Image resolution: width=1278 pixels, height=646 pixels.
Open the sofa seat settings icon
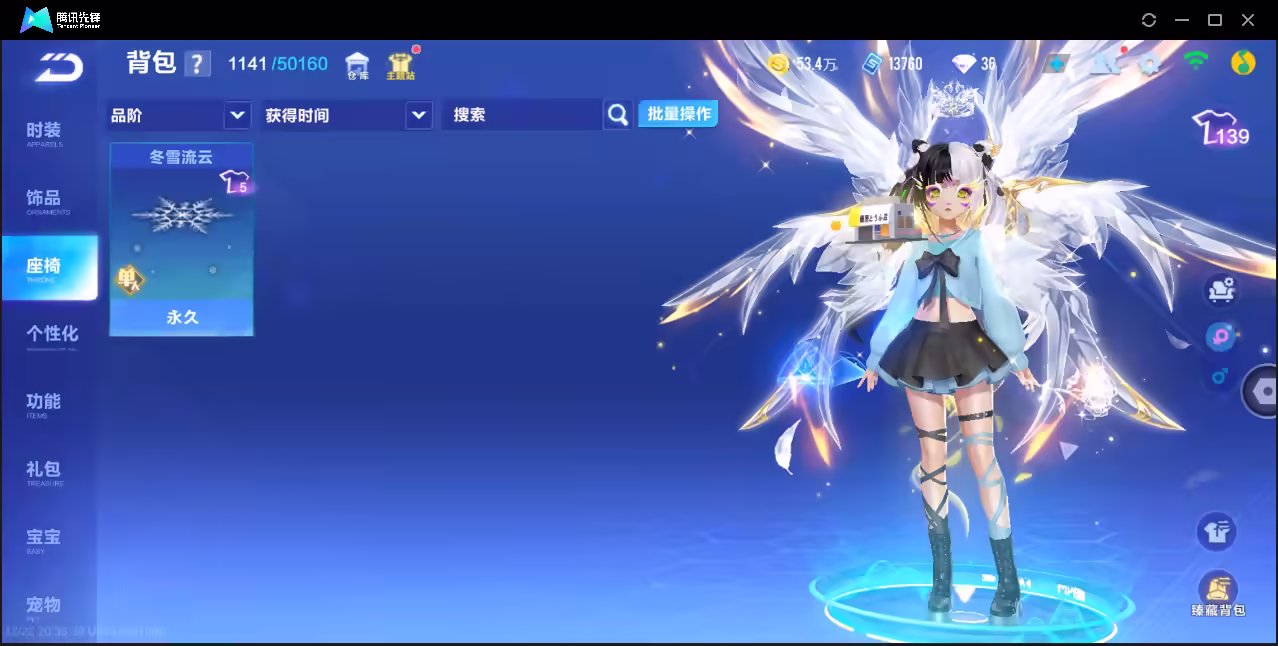pos(1220,290)
